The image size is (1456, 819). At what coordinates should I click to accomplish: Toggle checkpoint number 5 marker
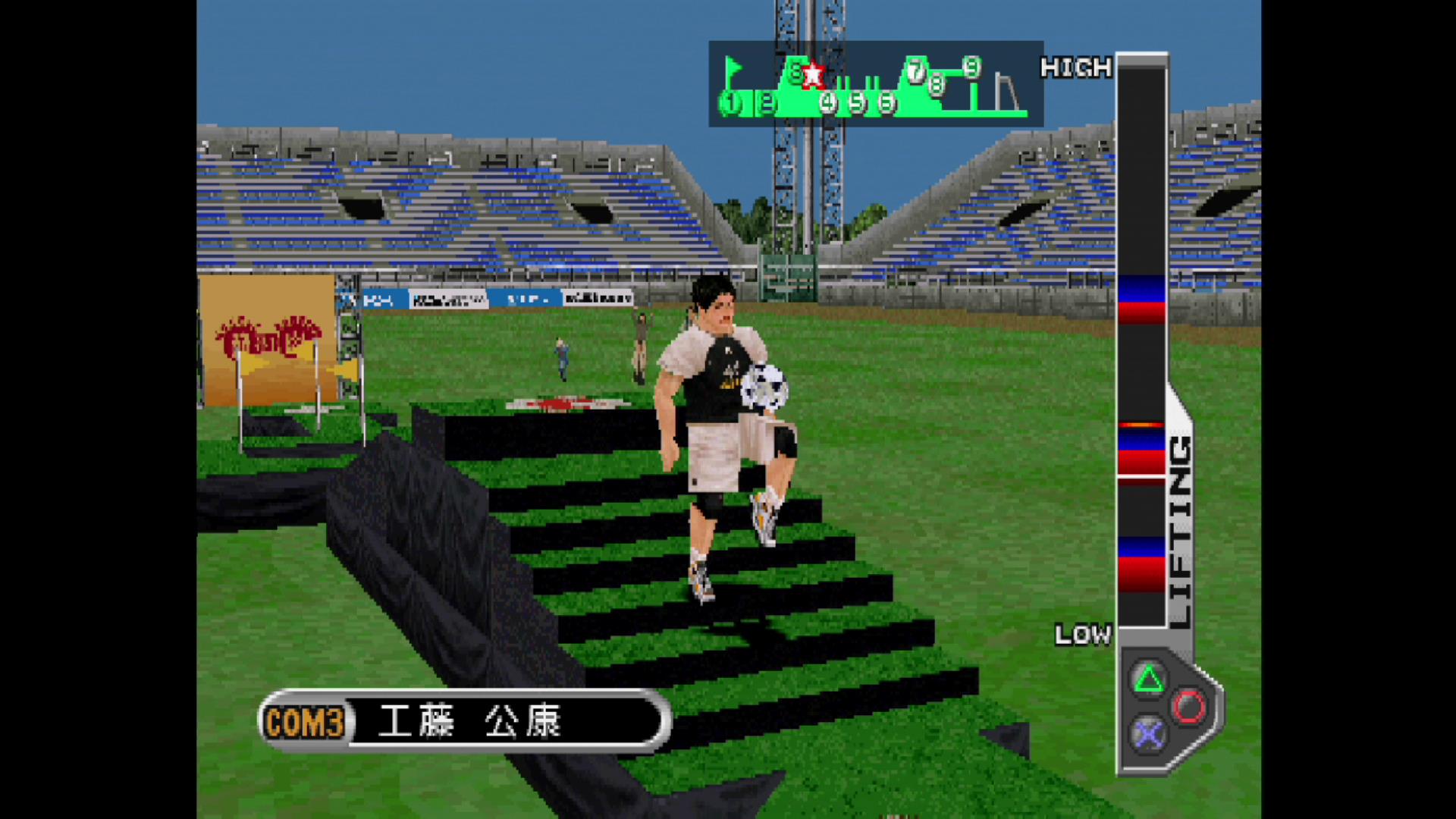857,103
